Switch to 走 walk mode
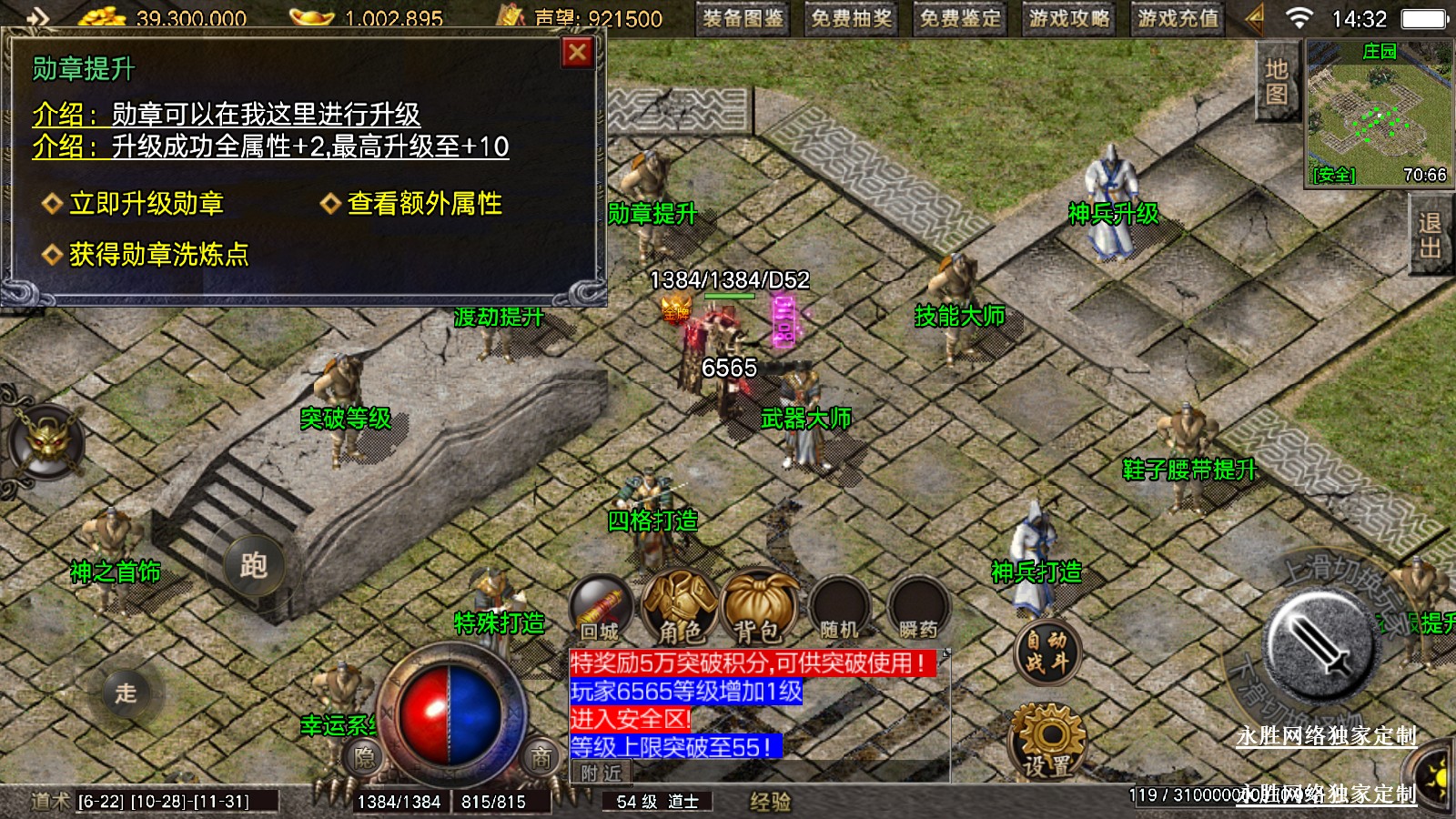Image resolution: width=1456 pixels, height=819 pixels. (126, 693)
